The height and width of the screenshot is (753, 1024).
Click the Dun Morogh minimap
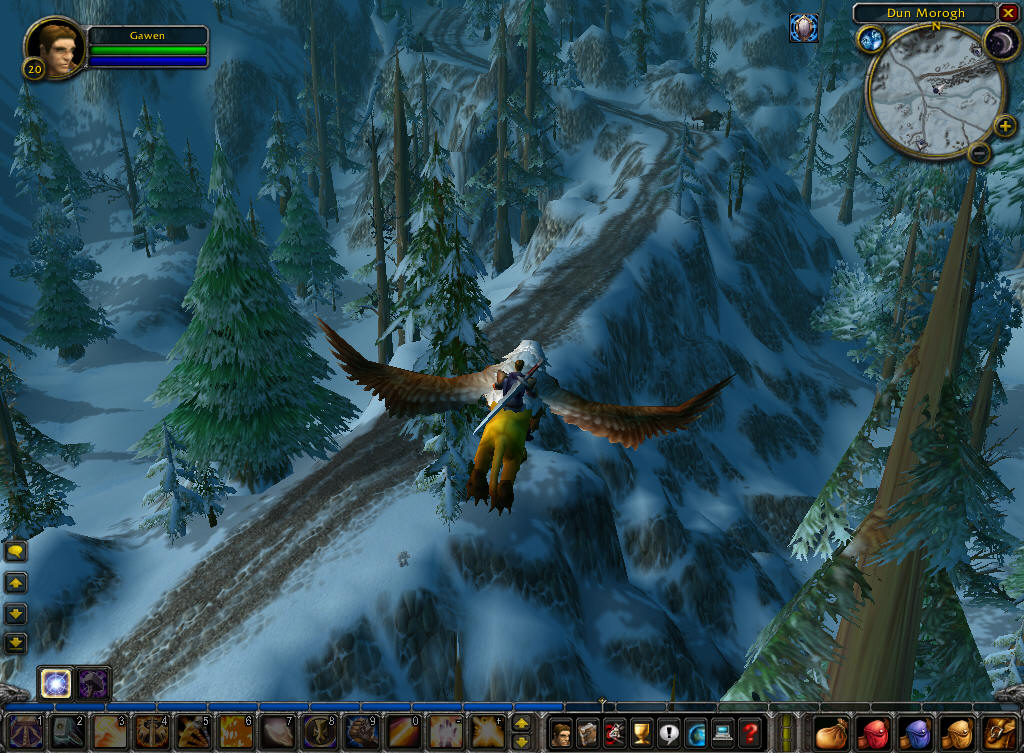click(x=935, y=92)
